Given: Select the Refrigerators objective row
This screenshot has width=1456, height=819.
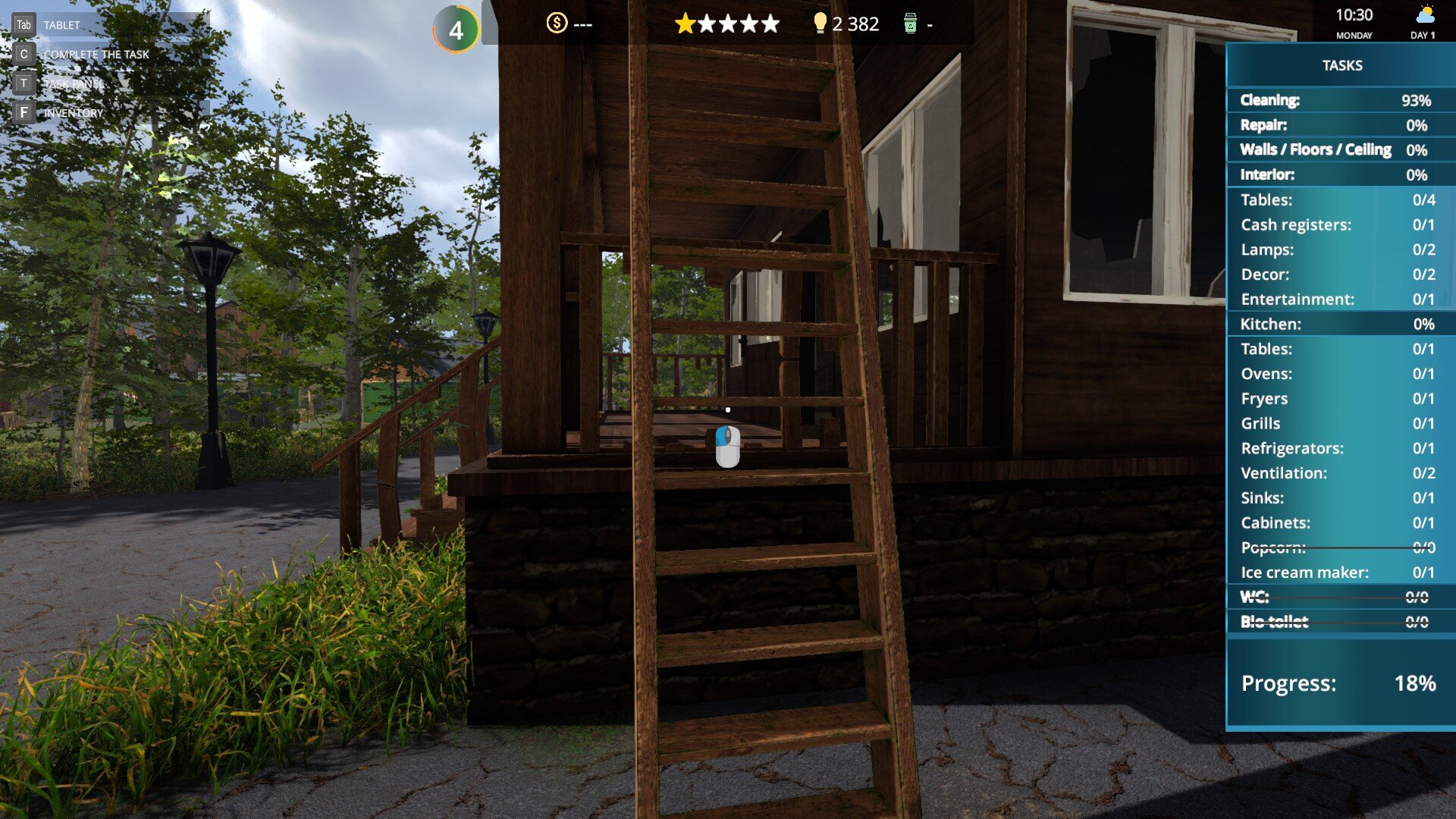Looking at the screenshot, I should coord(1340,448).
